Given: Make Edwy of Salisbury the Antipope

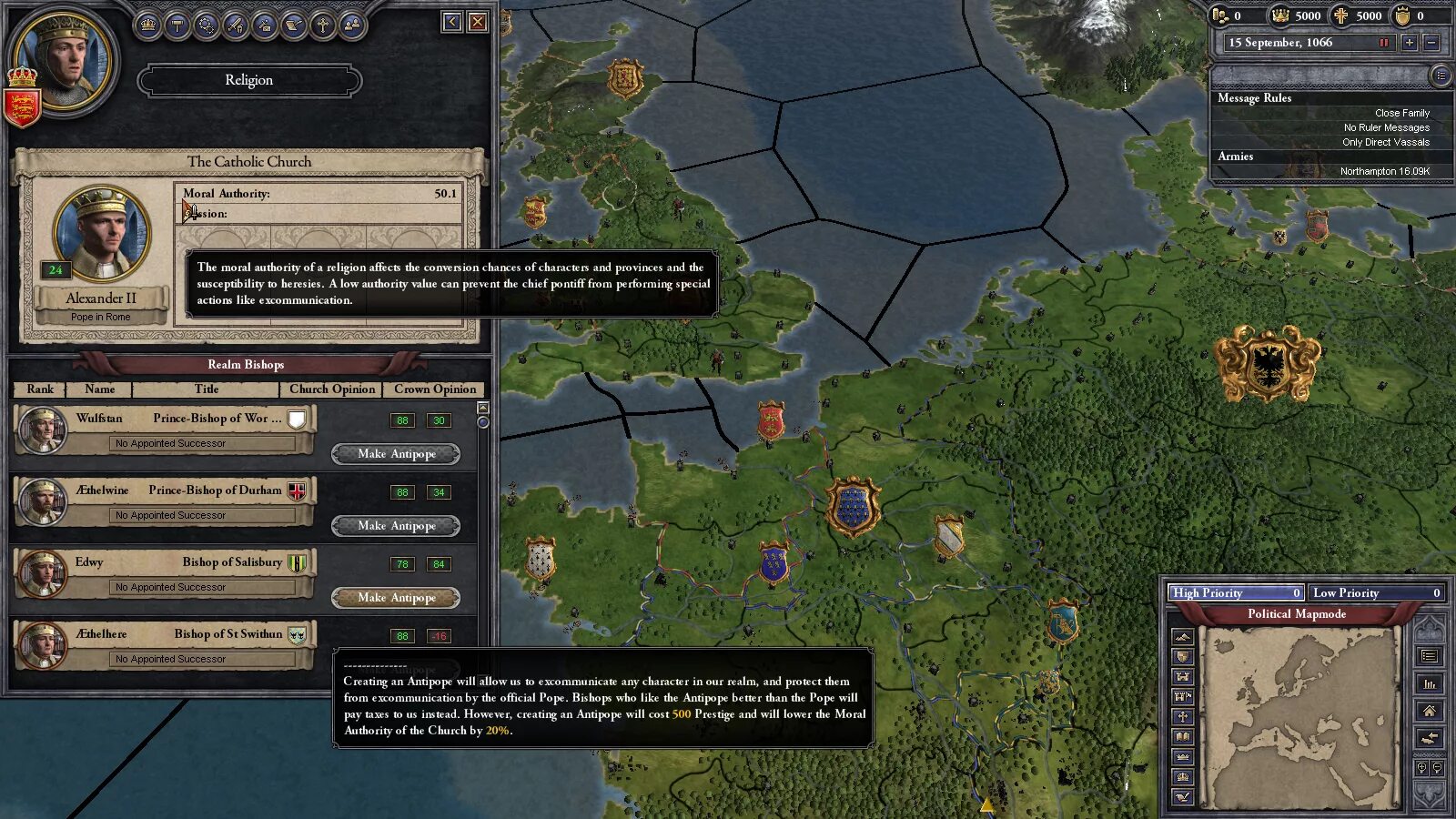Looking at the screenshot, I should tap(396, 597).
